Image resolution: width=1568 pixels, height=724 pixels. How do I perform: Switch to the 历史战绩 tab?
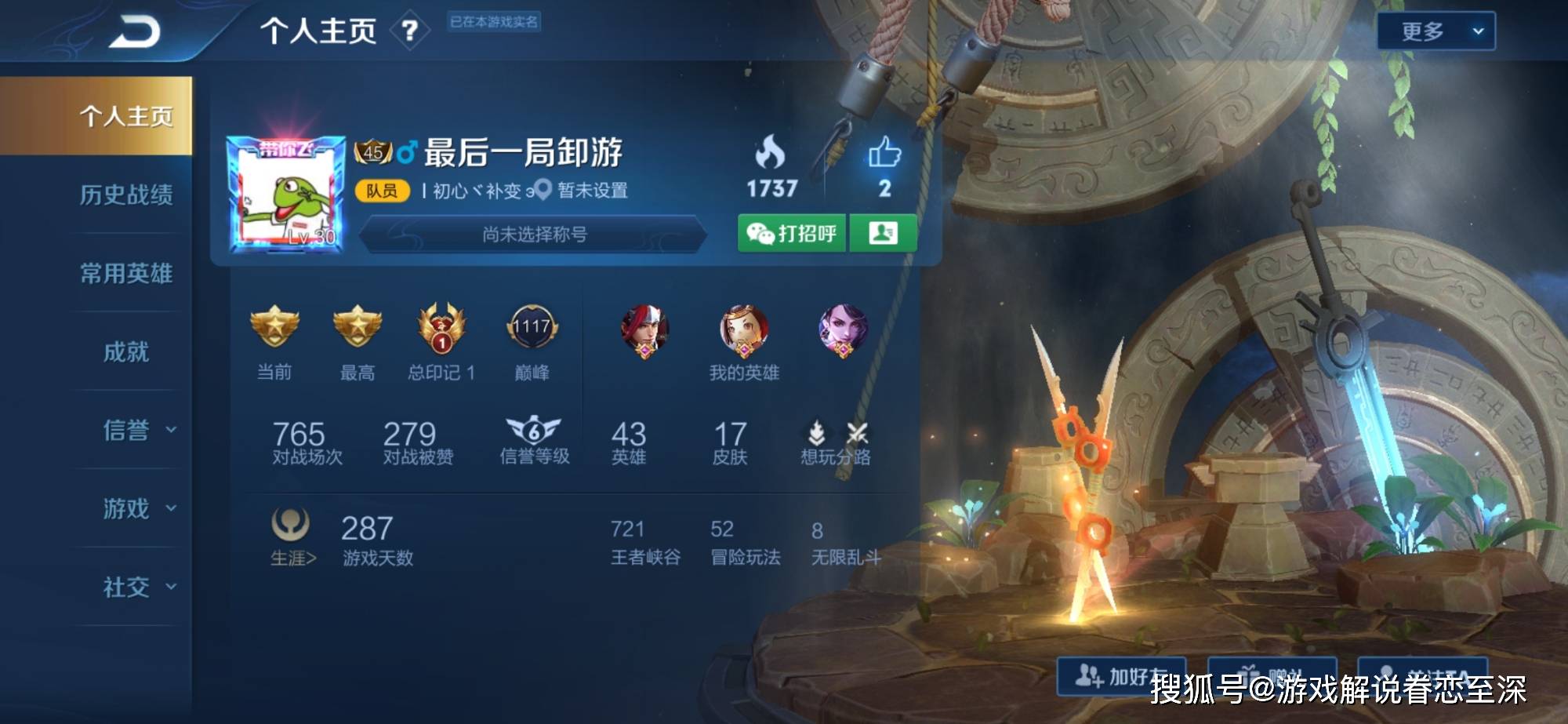(x=125, y=195)
